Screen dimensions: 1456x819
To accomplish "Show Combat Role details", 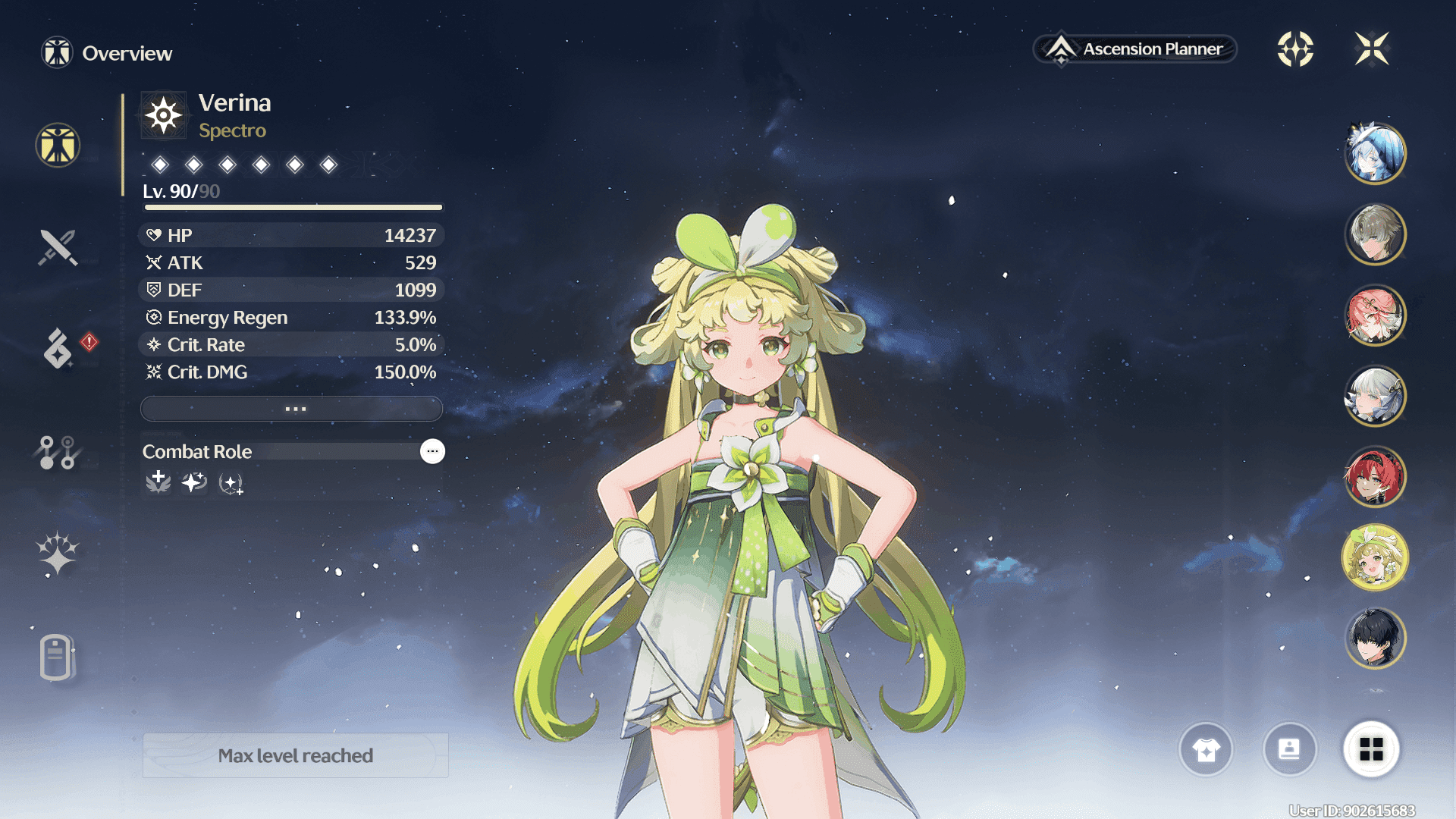I will (x=432, y=451).
